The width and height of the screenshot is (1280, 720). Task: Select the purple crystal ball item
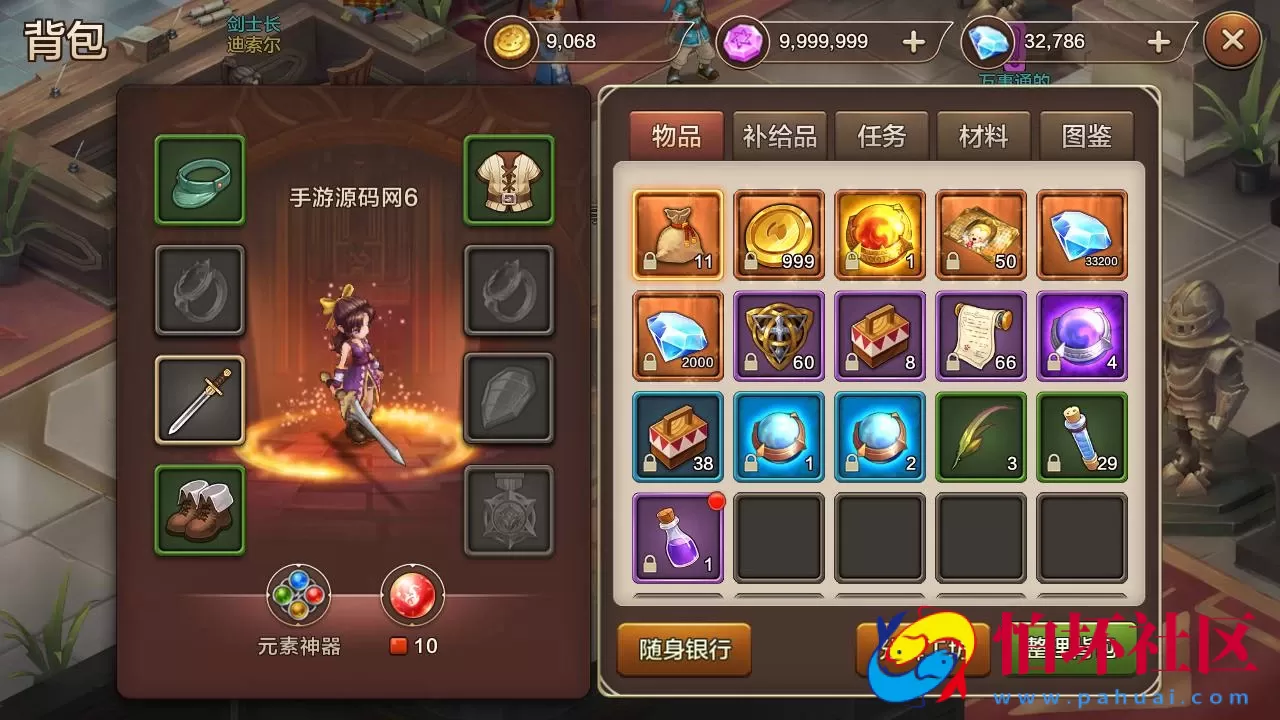(x=1081, y=336)
